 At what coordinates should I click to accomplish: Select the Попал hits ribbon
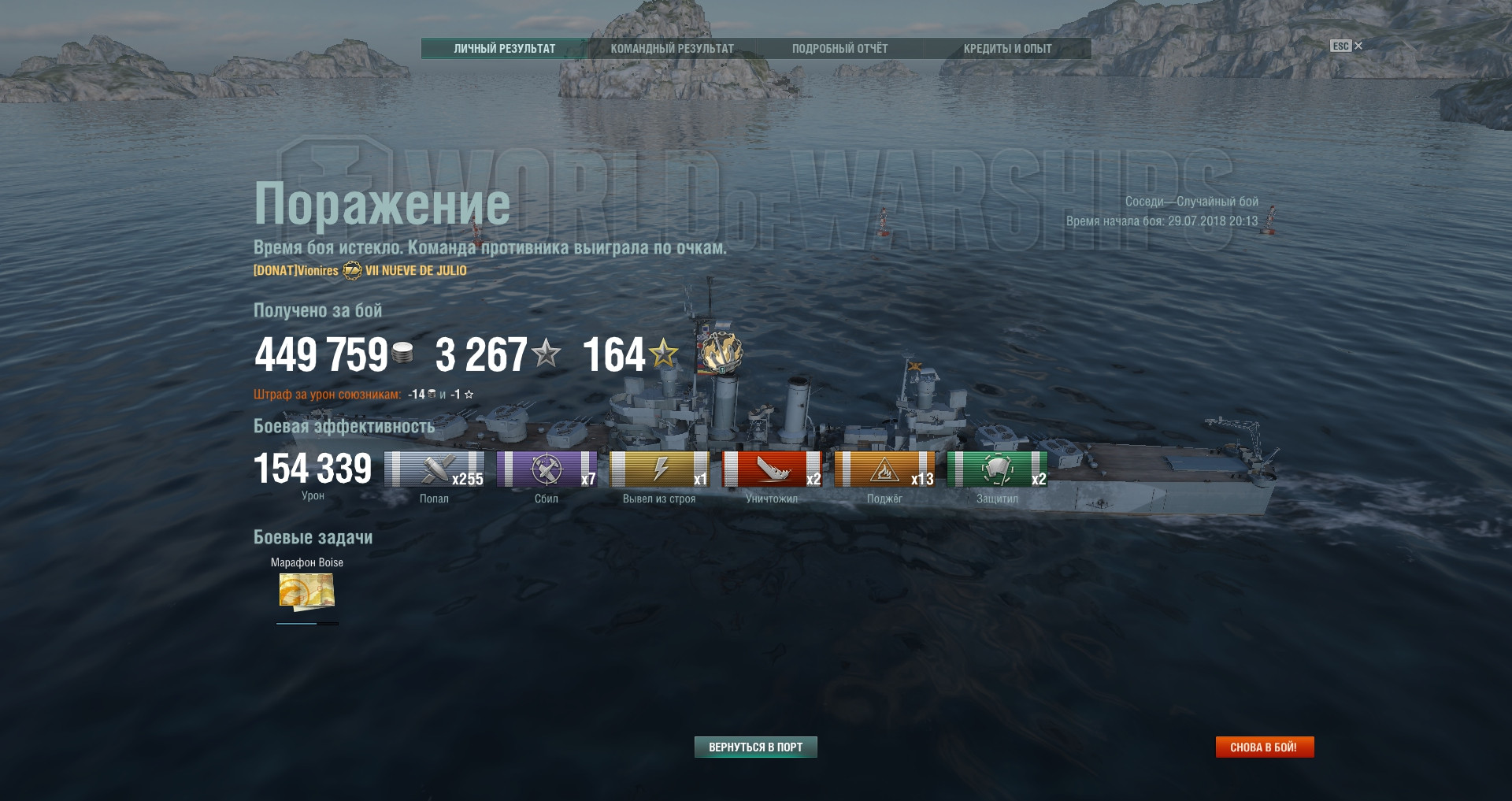tap(434, 469)
